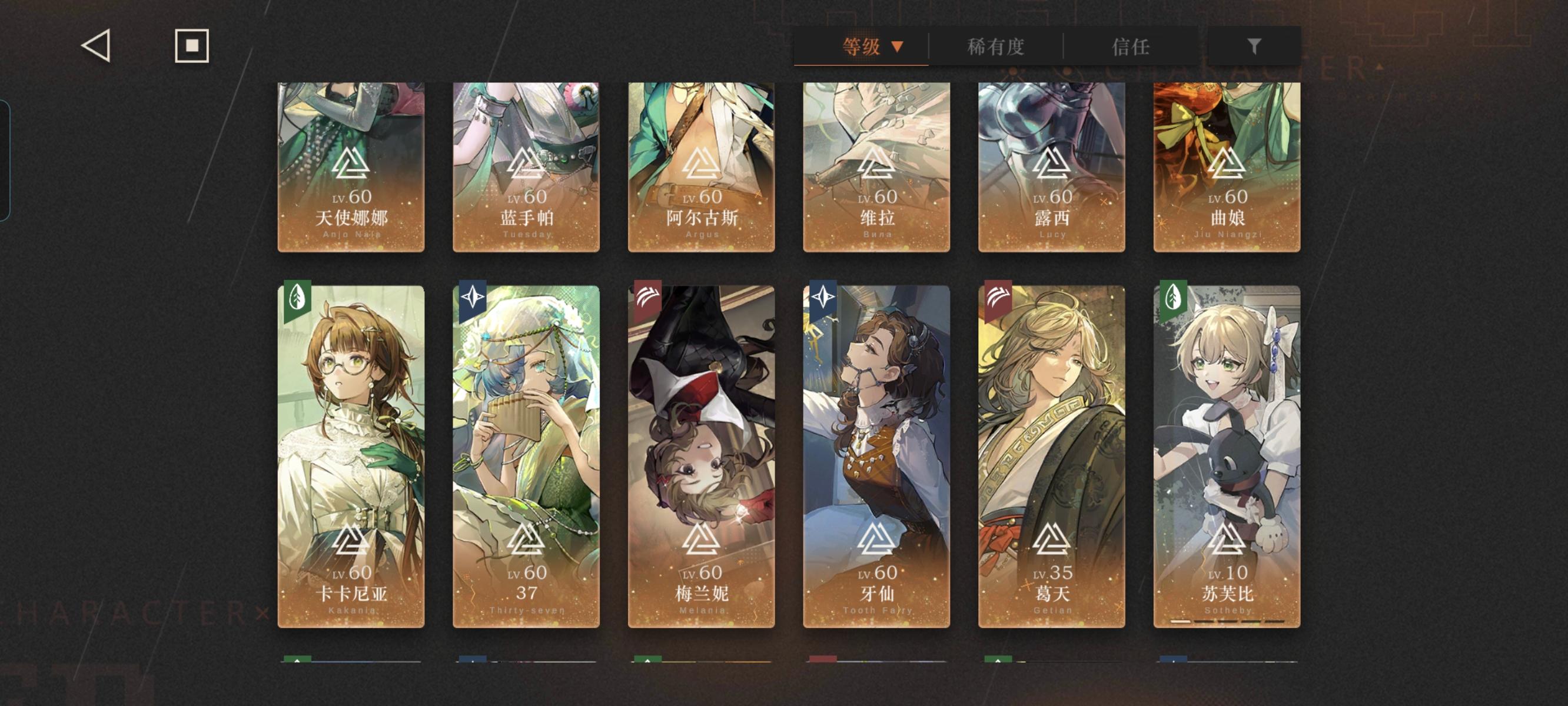Open Tuesday's (蓝手帕) character details
The image size is (1568, 706).
point(527,164)
